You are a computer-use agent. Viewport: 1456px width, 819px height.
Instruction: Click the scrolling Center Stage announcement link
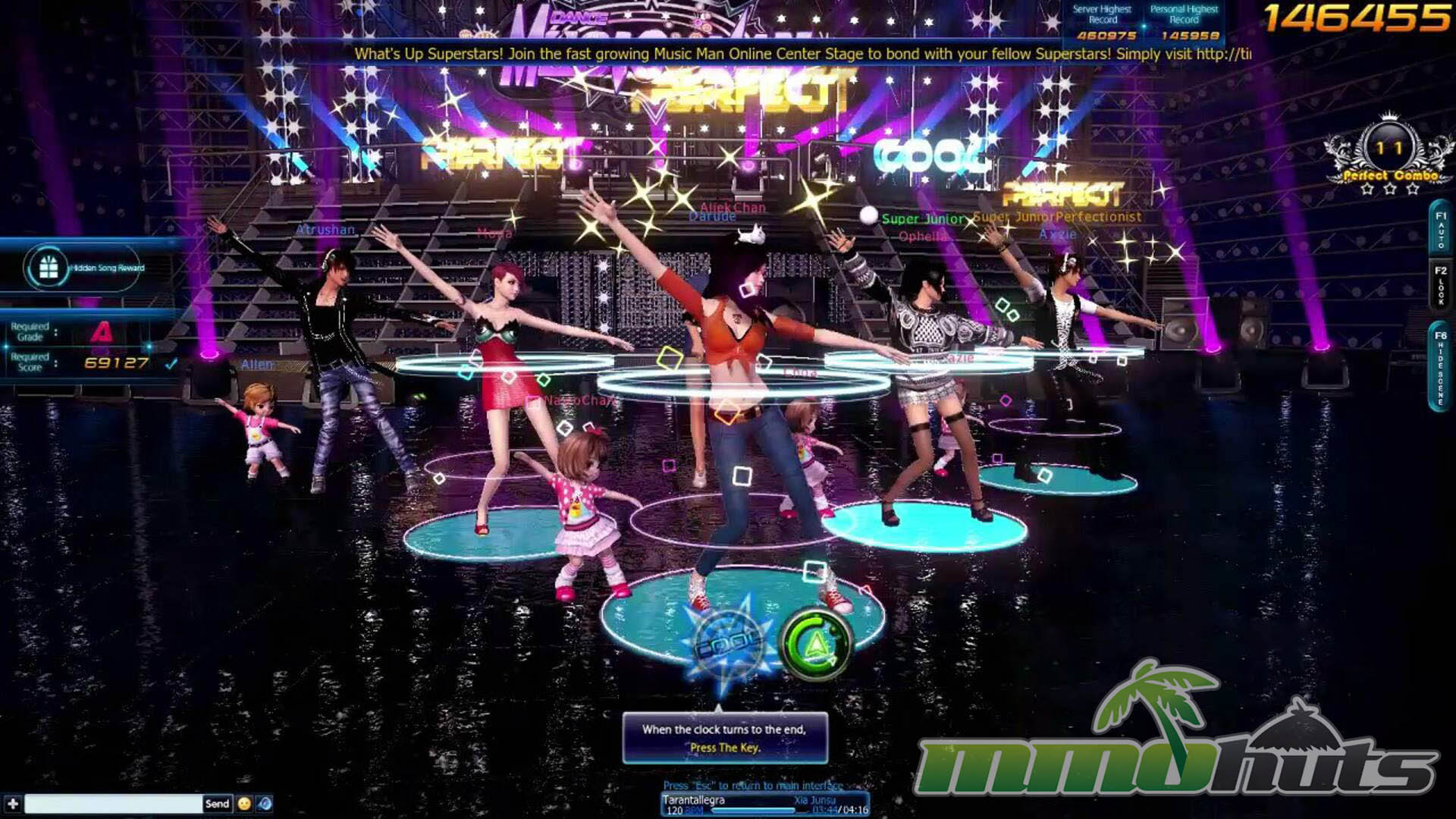coord(802,54)
